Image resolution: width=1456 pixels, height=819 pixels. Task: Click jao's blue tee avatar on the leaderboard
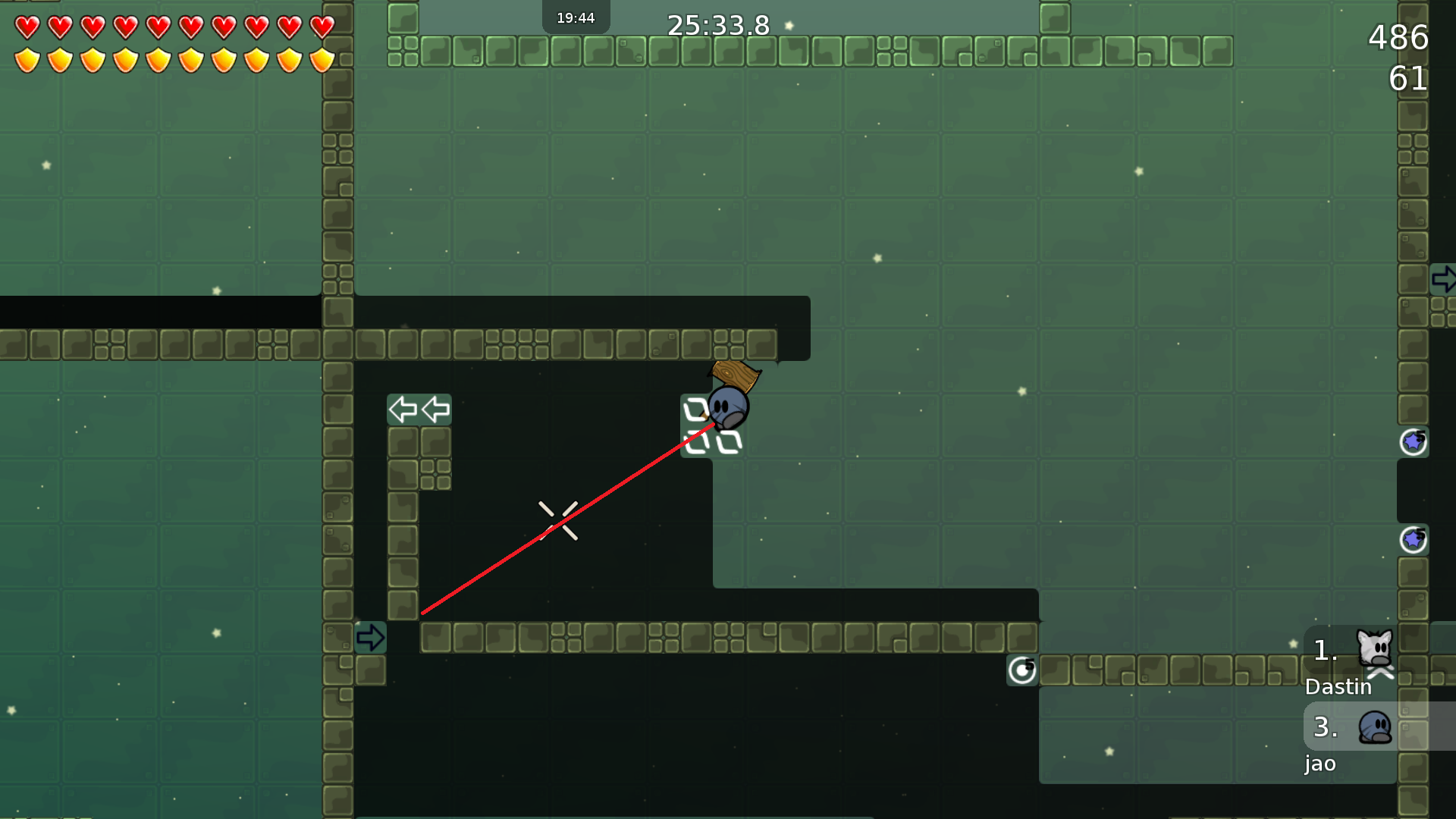click(1373, 729)
